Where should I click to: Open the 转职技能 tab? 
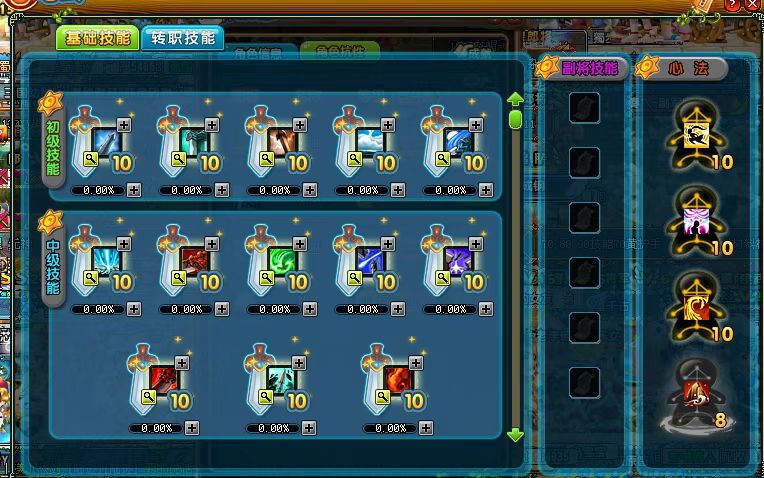point(182,39)
